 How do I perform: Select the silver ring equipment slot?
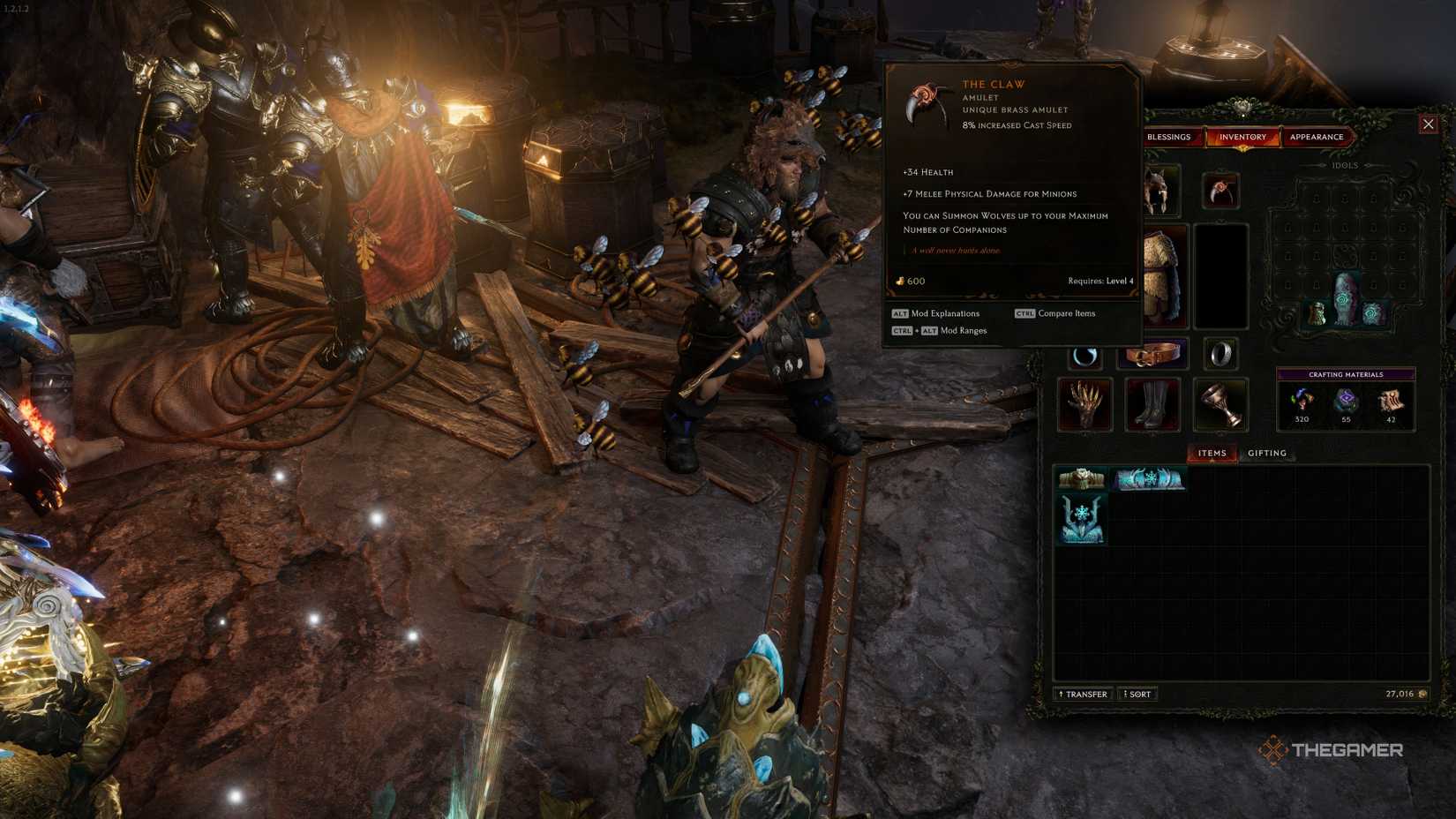tap(1222, 353)
